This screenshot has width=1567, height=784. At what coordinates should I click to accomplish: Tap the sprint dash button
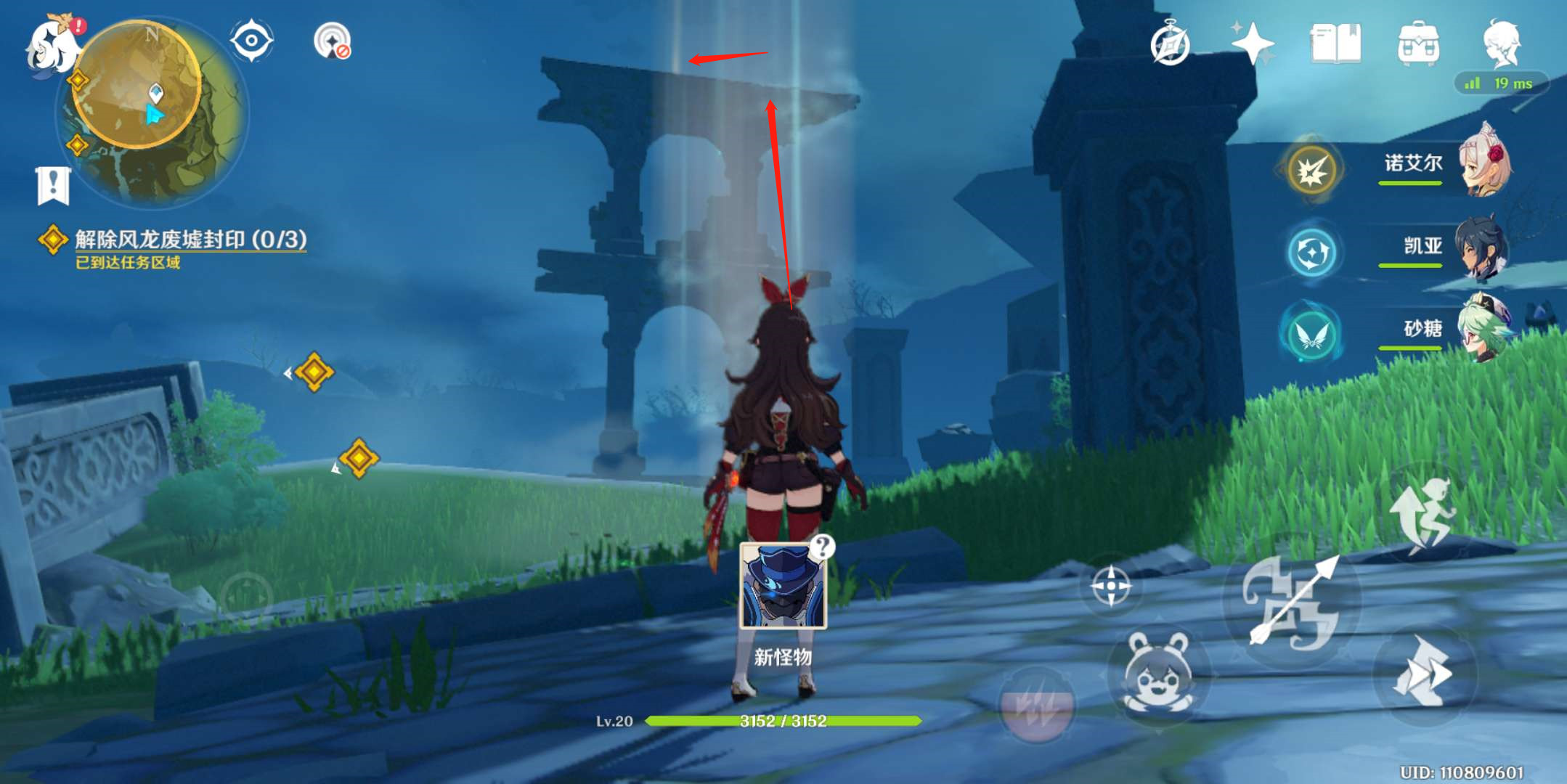(1423, 672)
